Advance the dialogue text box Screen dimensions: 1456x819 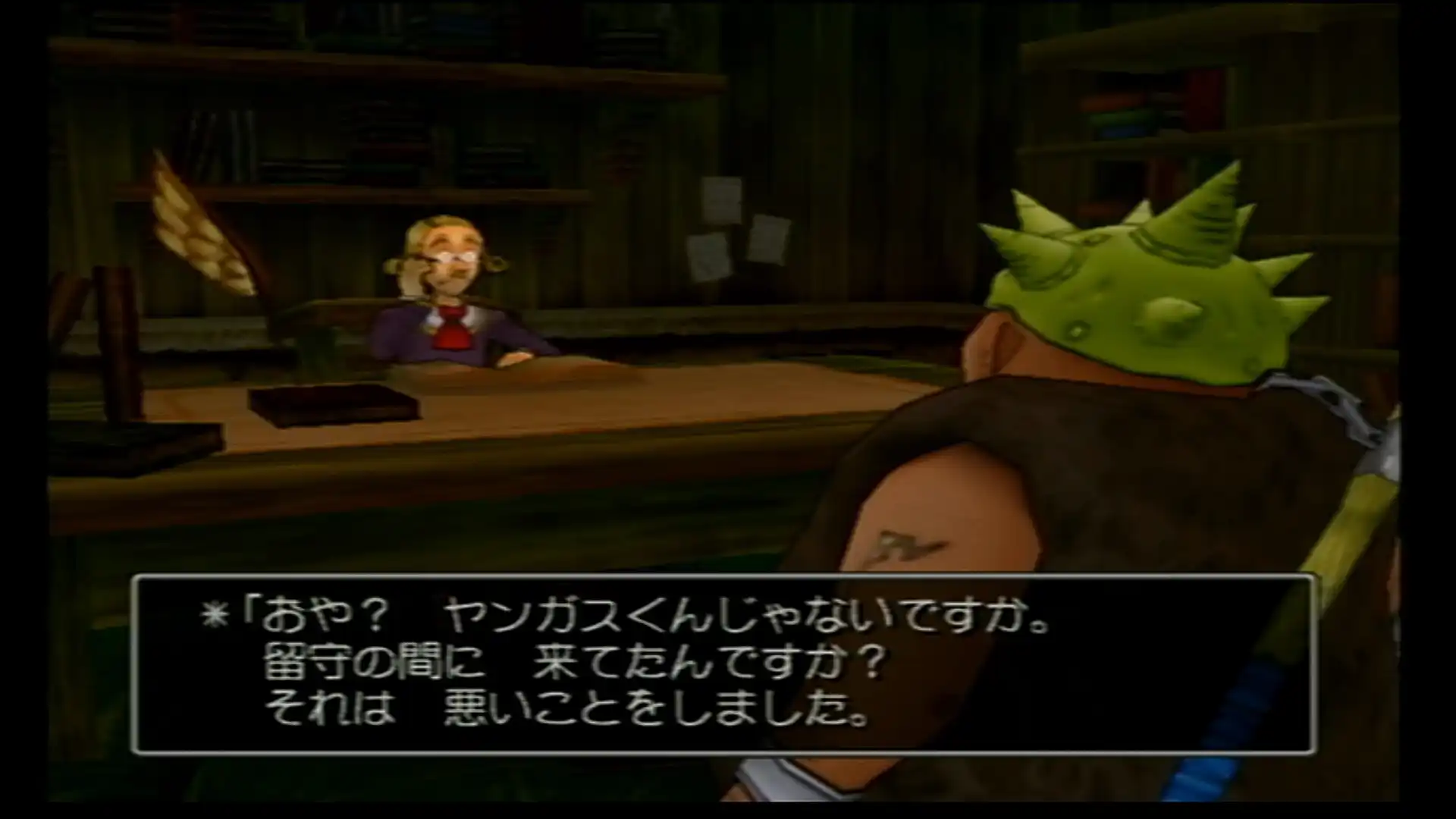click(723, 665)
